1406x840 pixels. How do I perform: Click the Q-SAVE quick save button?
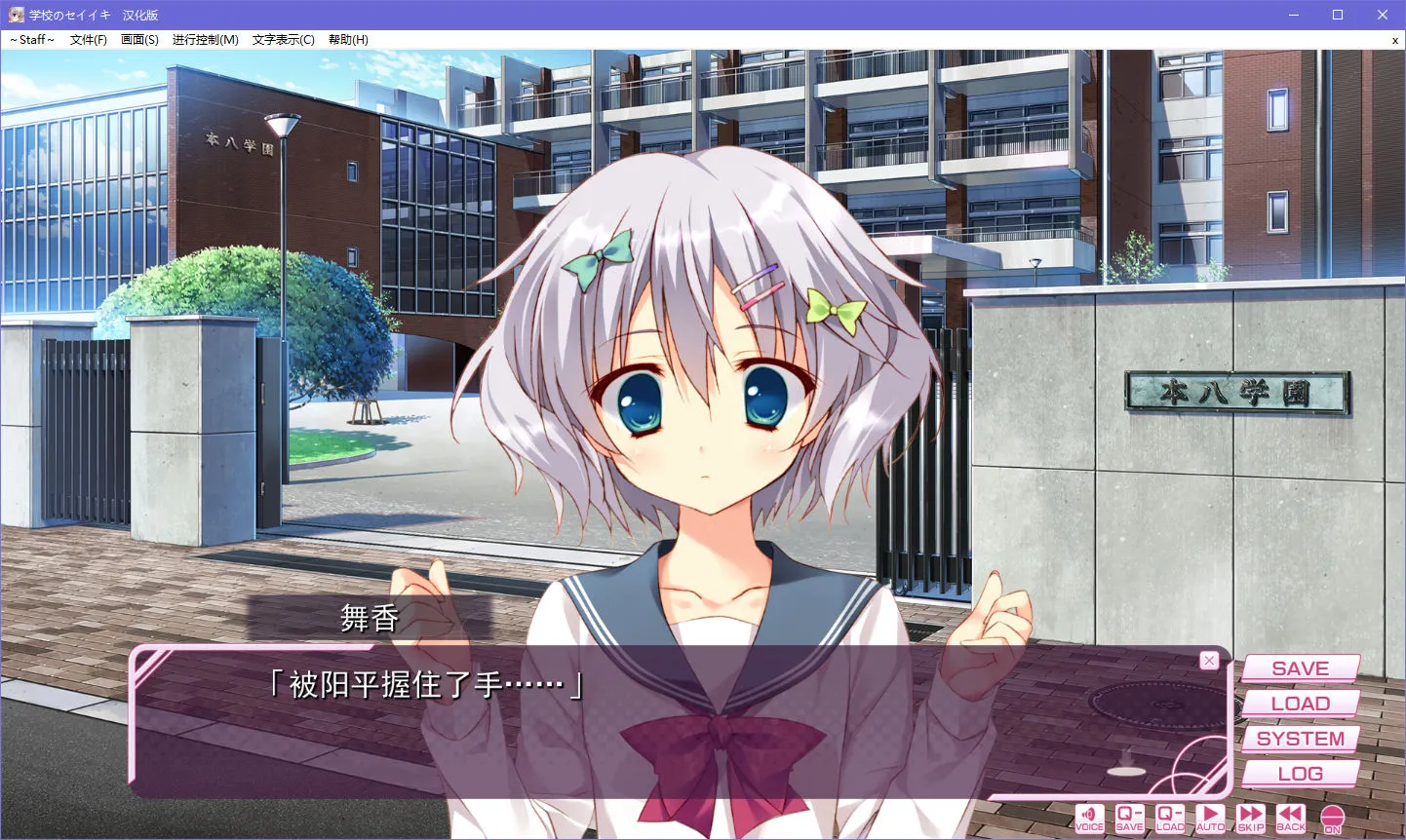1129,818
